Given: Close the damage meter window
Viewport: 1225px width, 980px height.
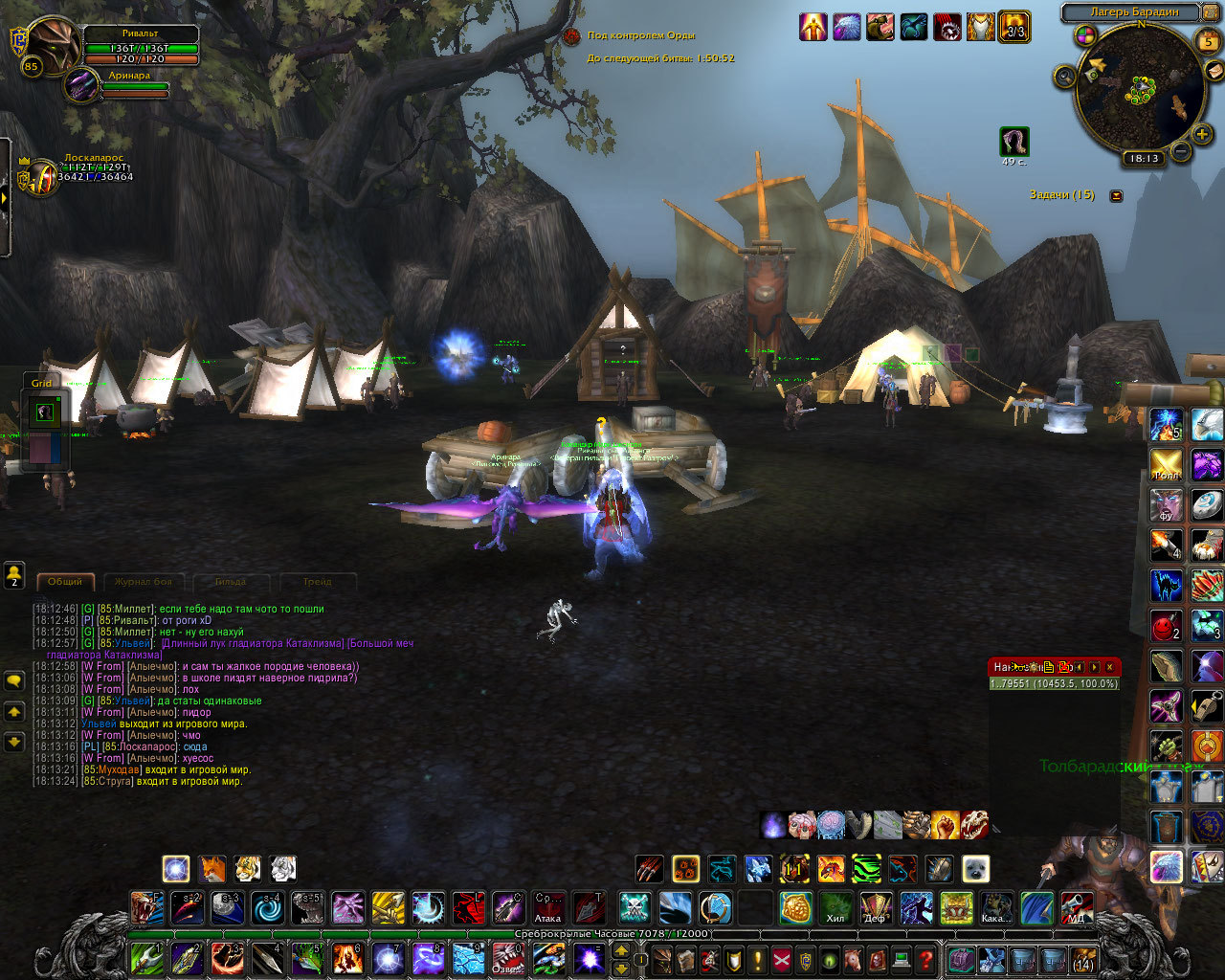Looking at the screenshot, I should click(1110, 666).
